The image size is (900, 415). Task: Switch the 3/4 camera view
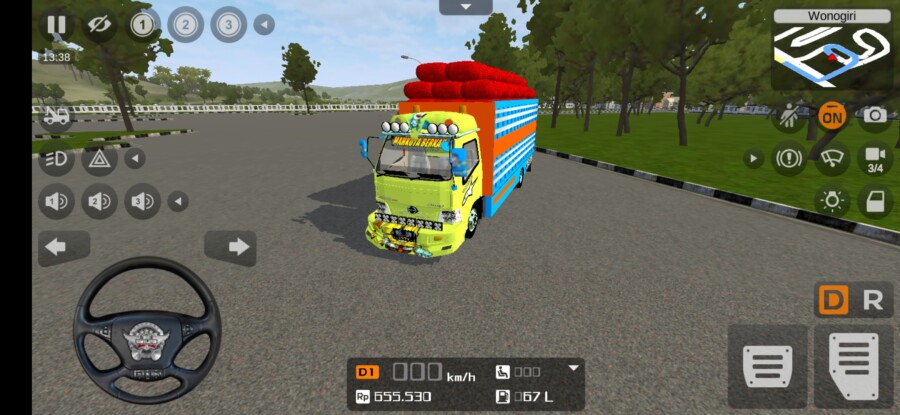(875, 158)
